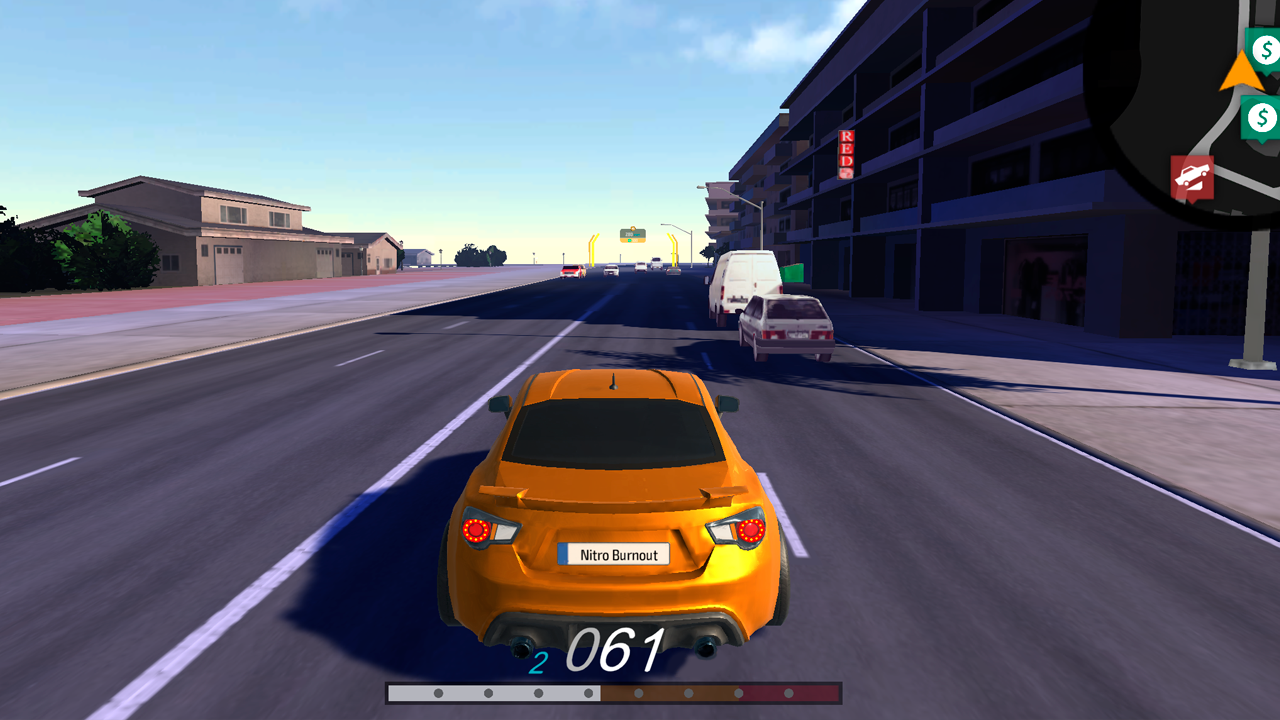Viewport: 1280px width, 720px height.
Task: Click the street lamp beside the road
Action: pyautogui.click(x=763, y=220)
